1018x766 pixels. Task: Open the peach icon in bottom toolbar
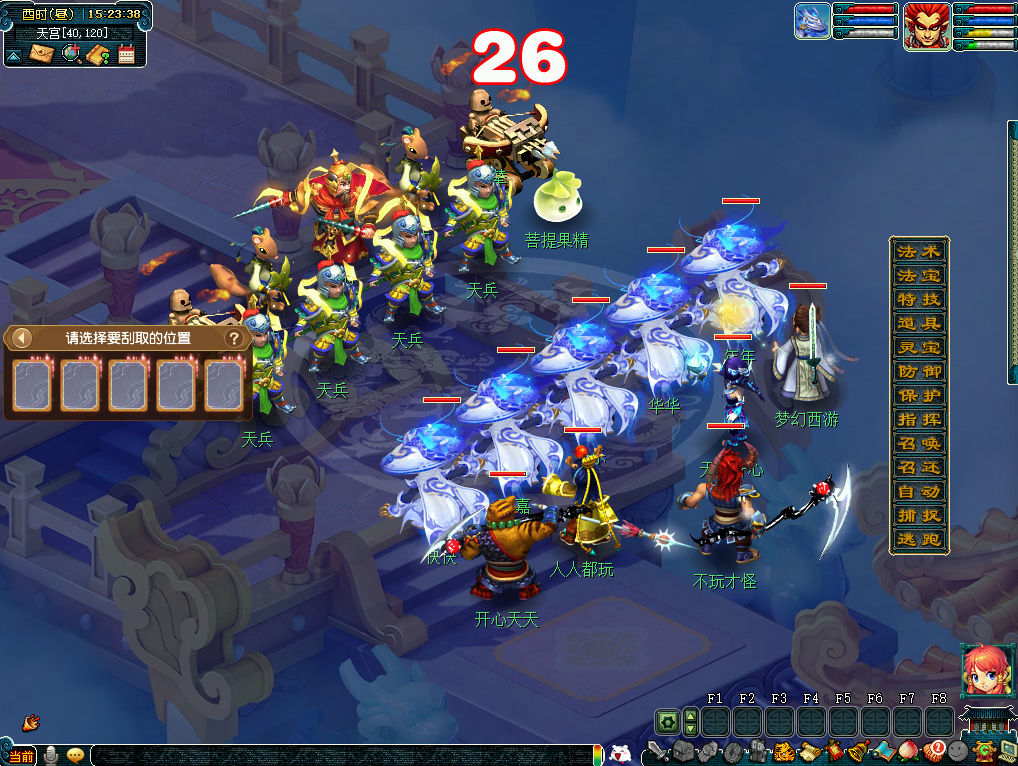pyautogui.click(x=909, y=750)
